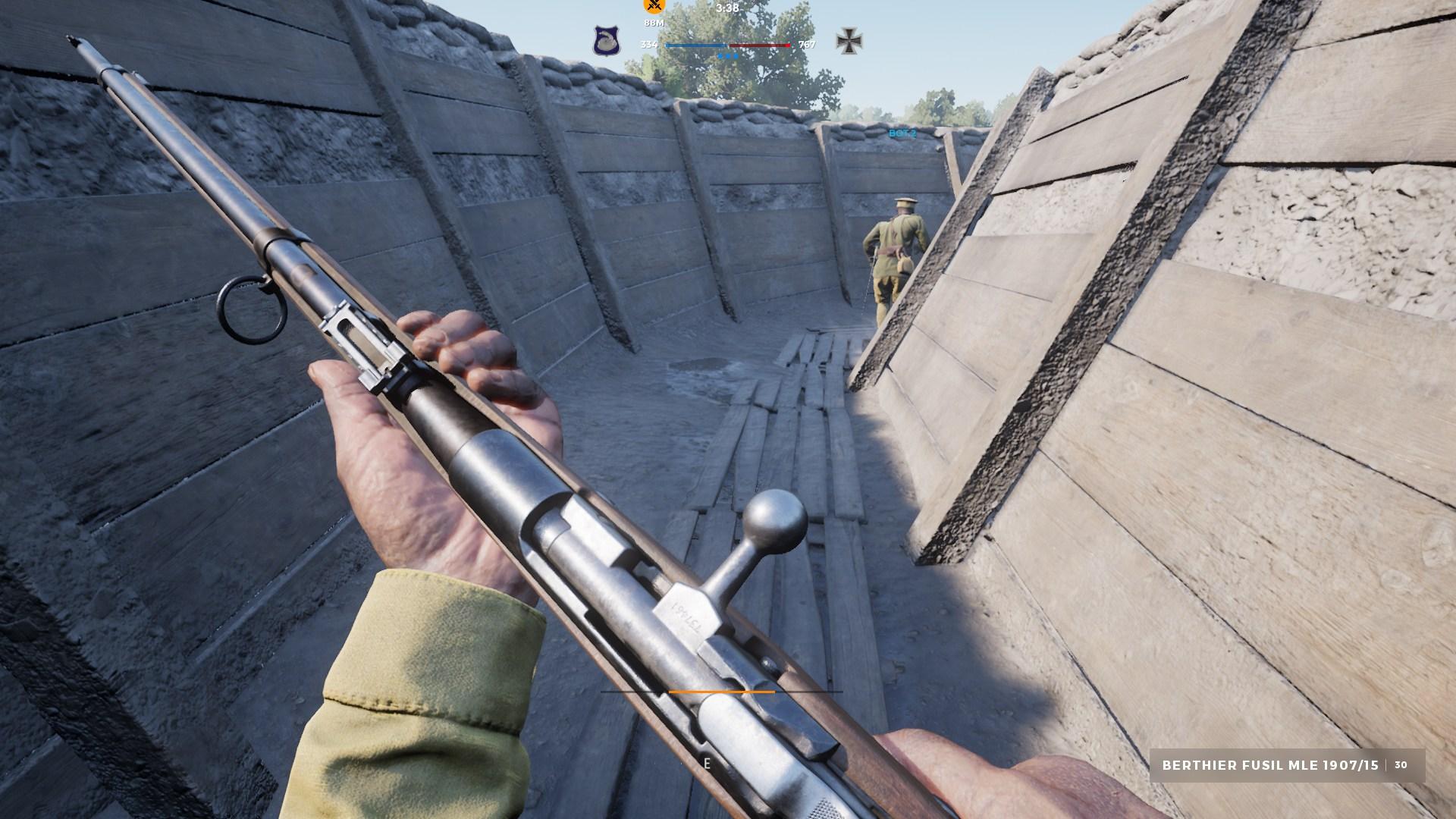Select the blue shield team emblem
1456x819 pixels.
point(607,41)
